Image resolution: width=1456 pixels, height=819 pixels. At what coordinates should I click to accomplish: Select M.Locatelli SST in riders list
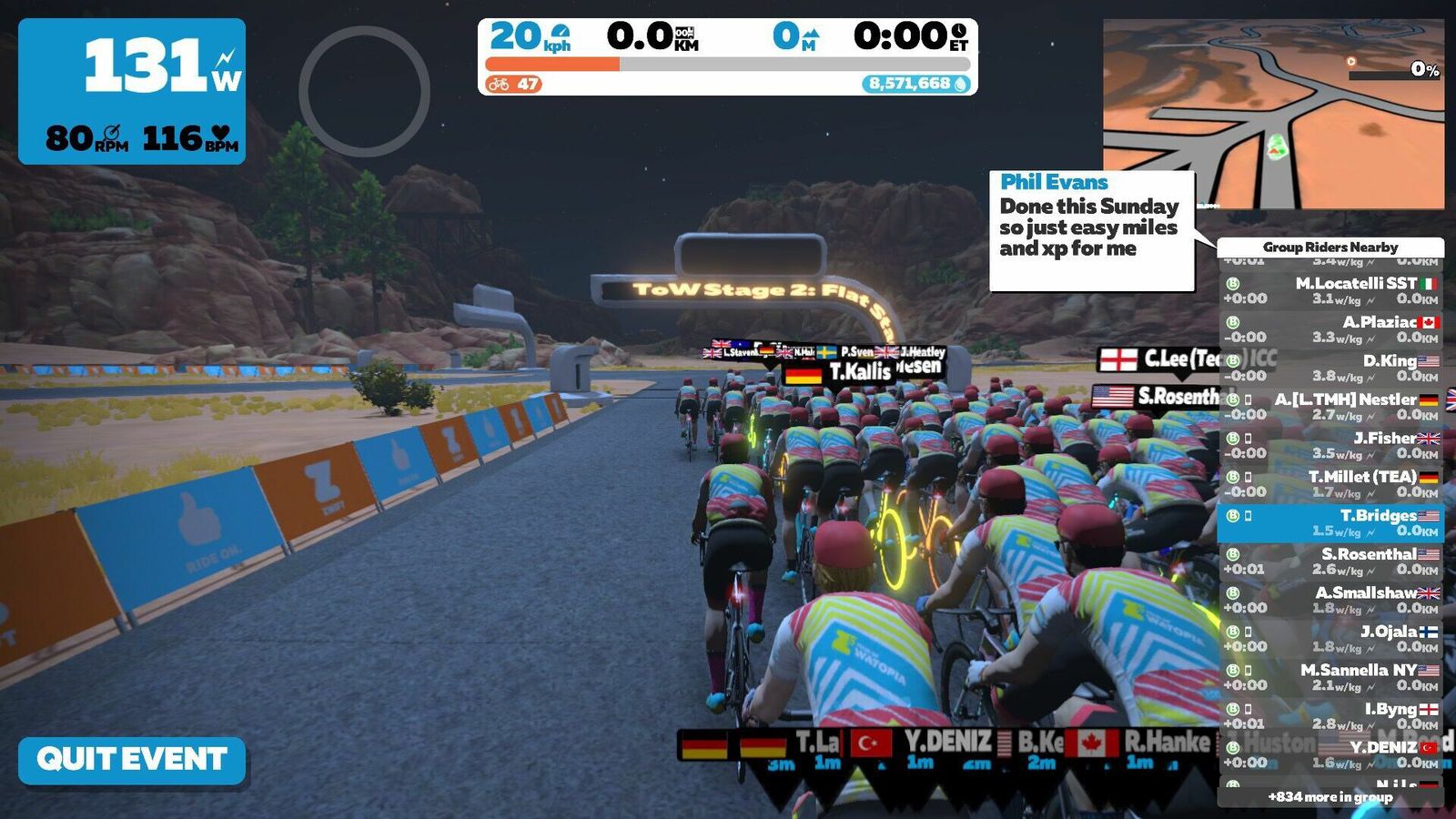1330,291
